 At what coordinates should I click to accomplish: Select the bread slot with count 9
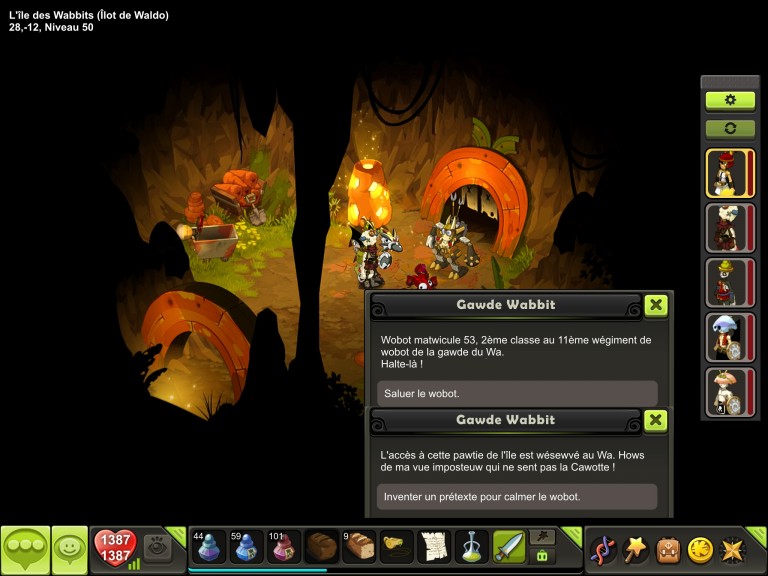coord(359,548)
